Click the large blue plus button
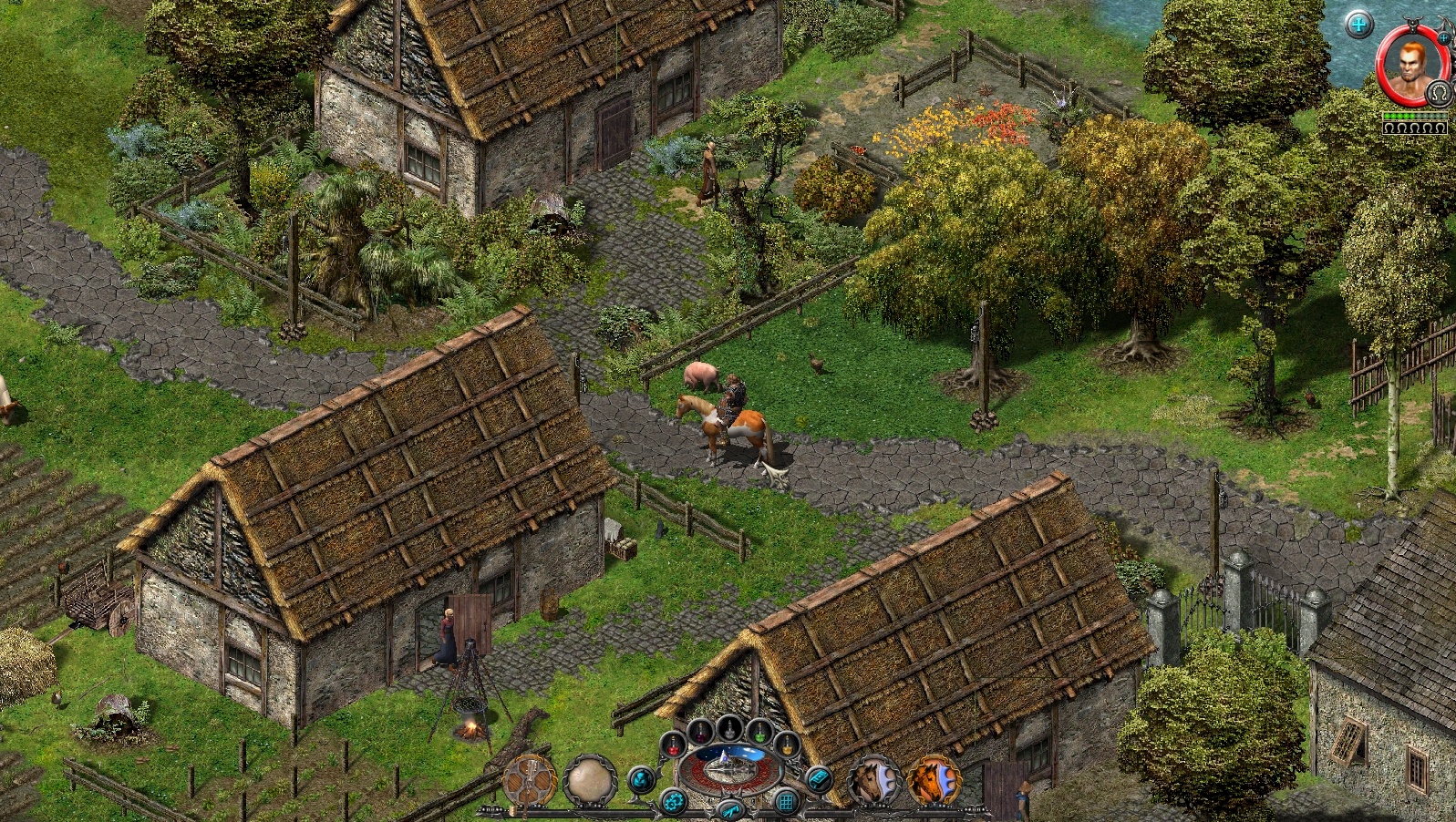Viewport: 1456px width, 822px height. tap(1358, 25)
